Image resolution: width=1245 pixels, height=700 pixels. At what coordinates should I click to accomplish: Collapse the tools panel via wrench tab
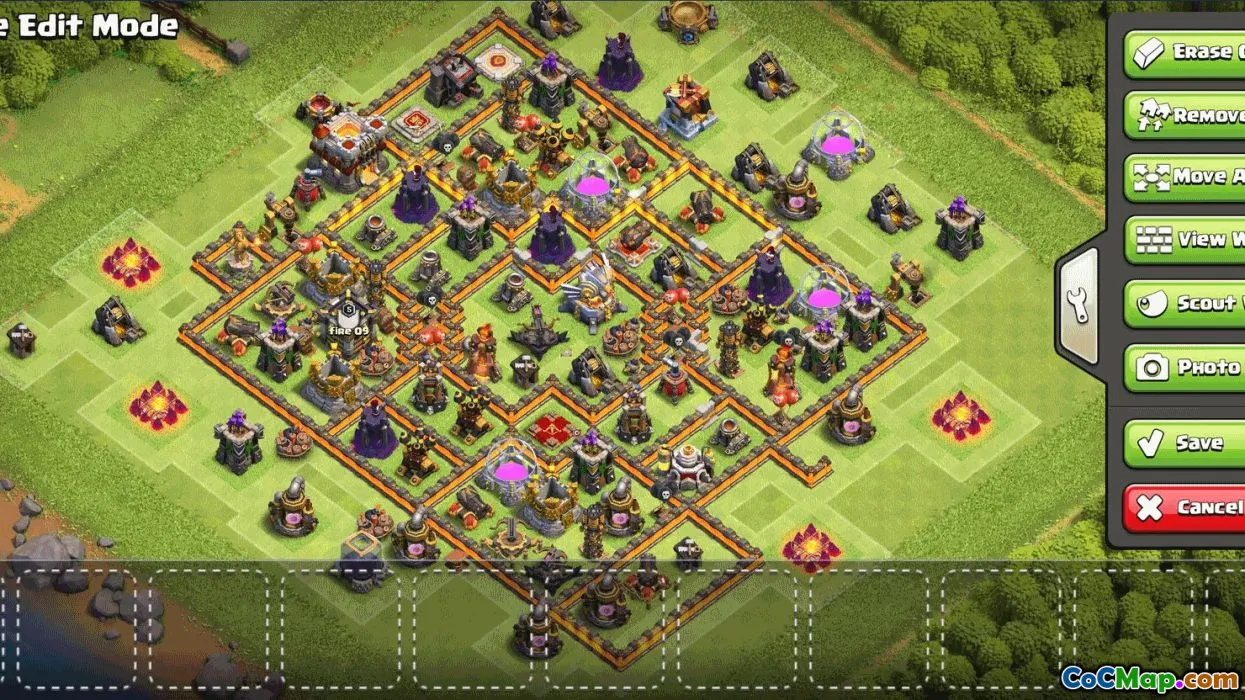pyautogui.click(x=1078, y=305)
